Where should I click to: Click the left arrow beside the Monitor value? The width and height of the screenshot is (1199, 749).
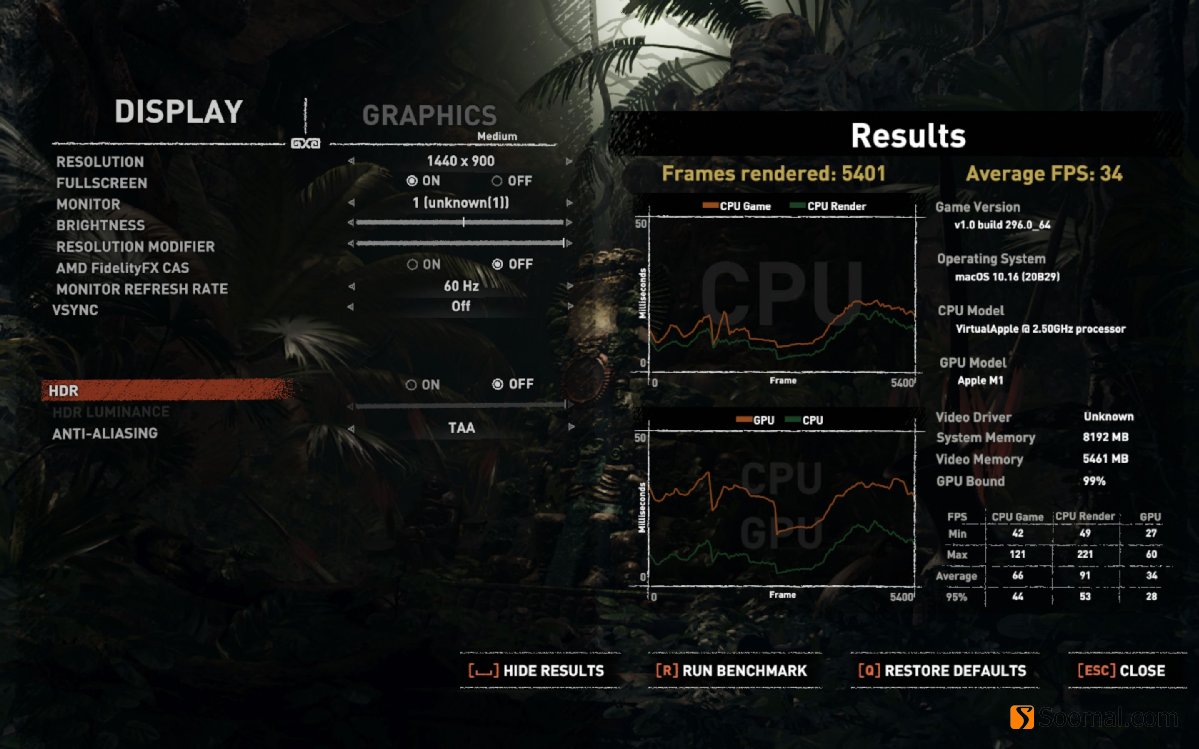pos(351,203)
